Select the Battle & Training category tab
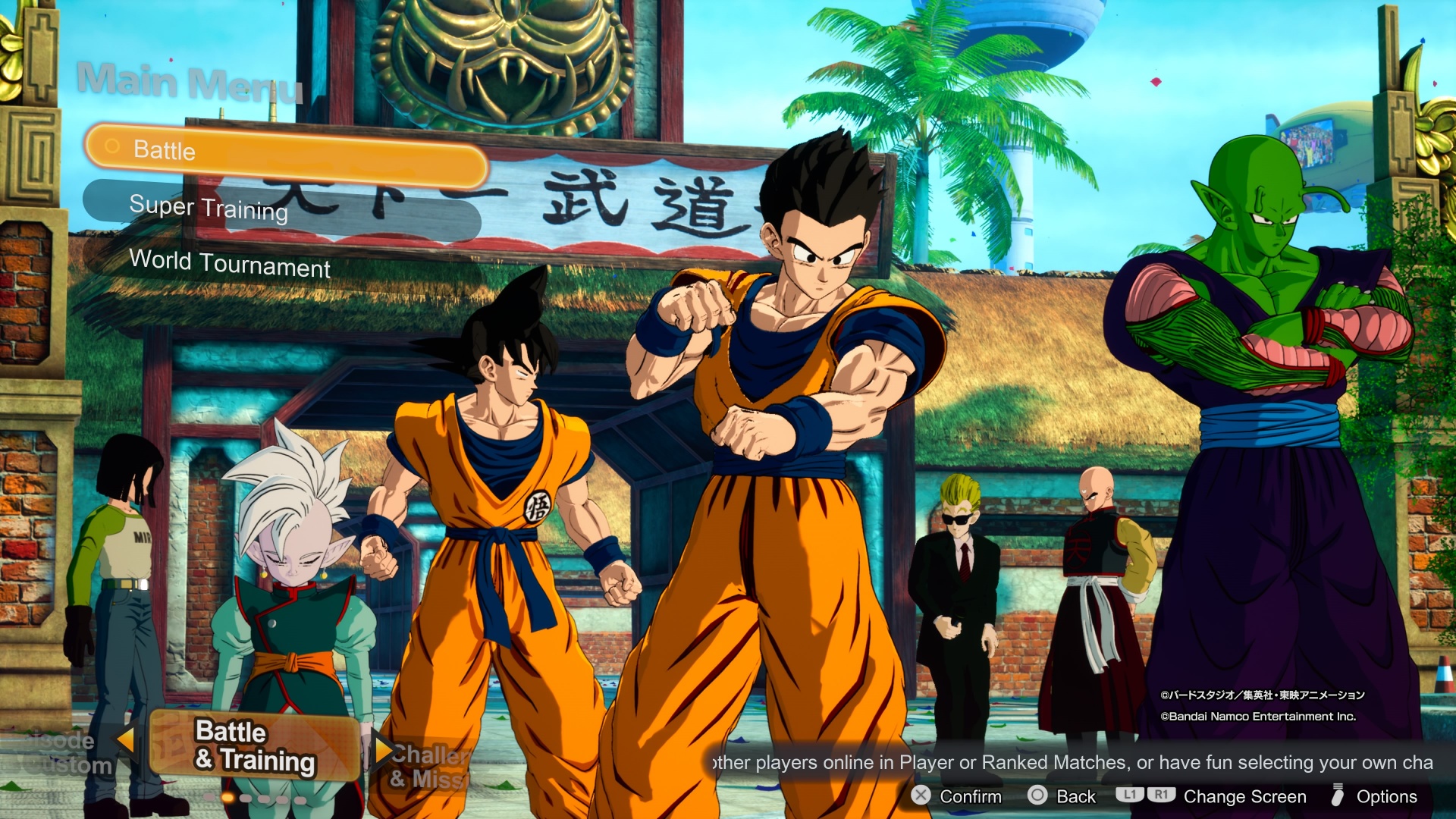Viewport: 1456px width, 819px height. pyautogui.click(x=254, y=746)
